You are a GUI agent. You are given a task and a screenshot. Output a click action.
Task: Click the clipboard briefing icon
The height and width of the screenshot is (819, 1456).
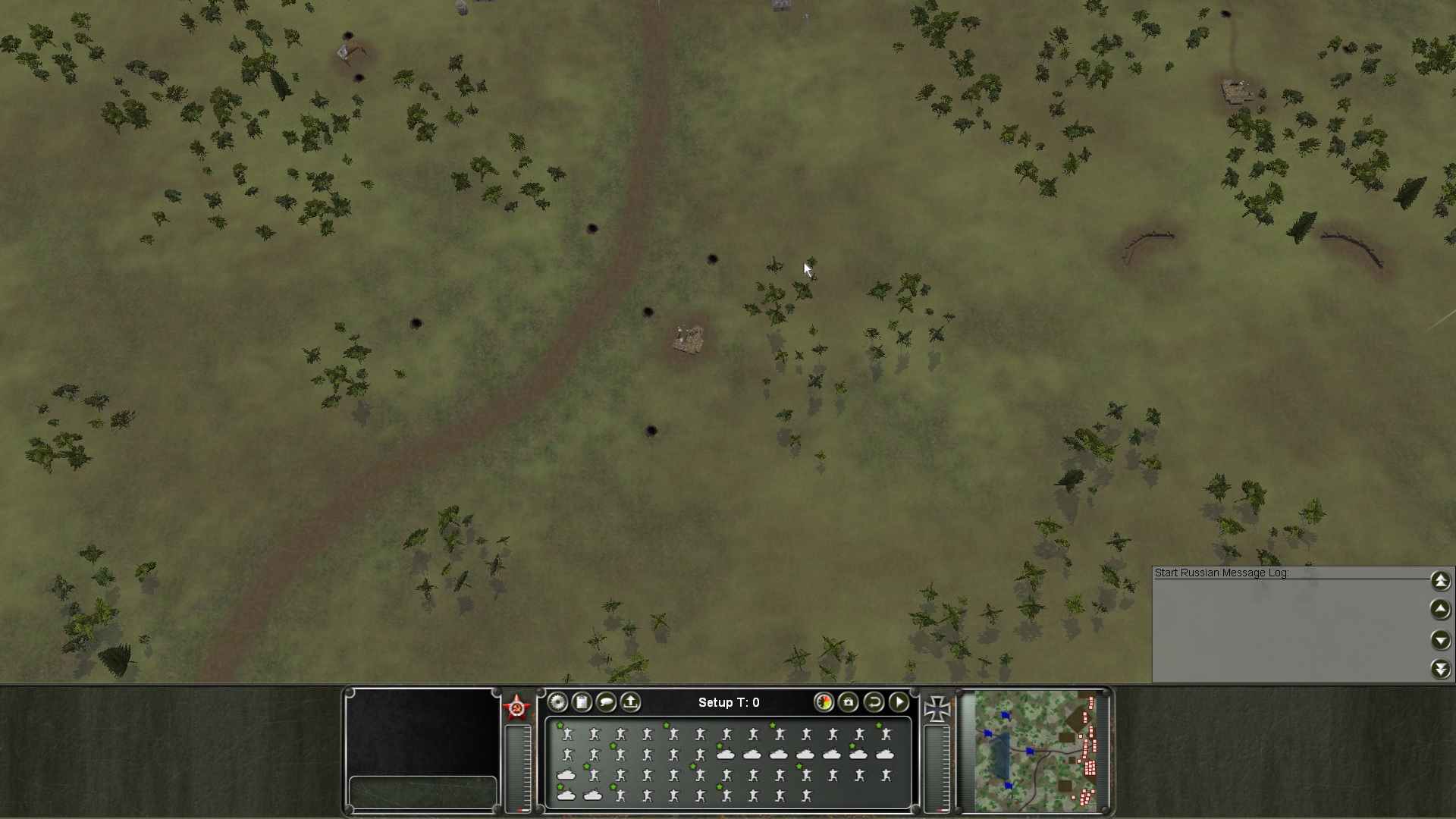582,702
